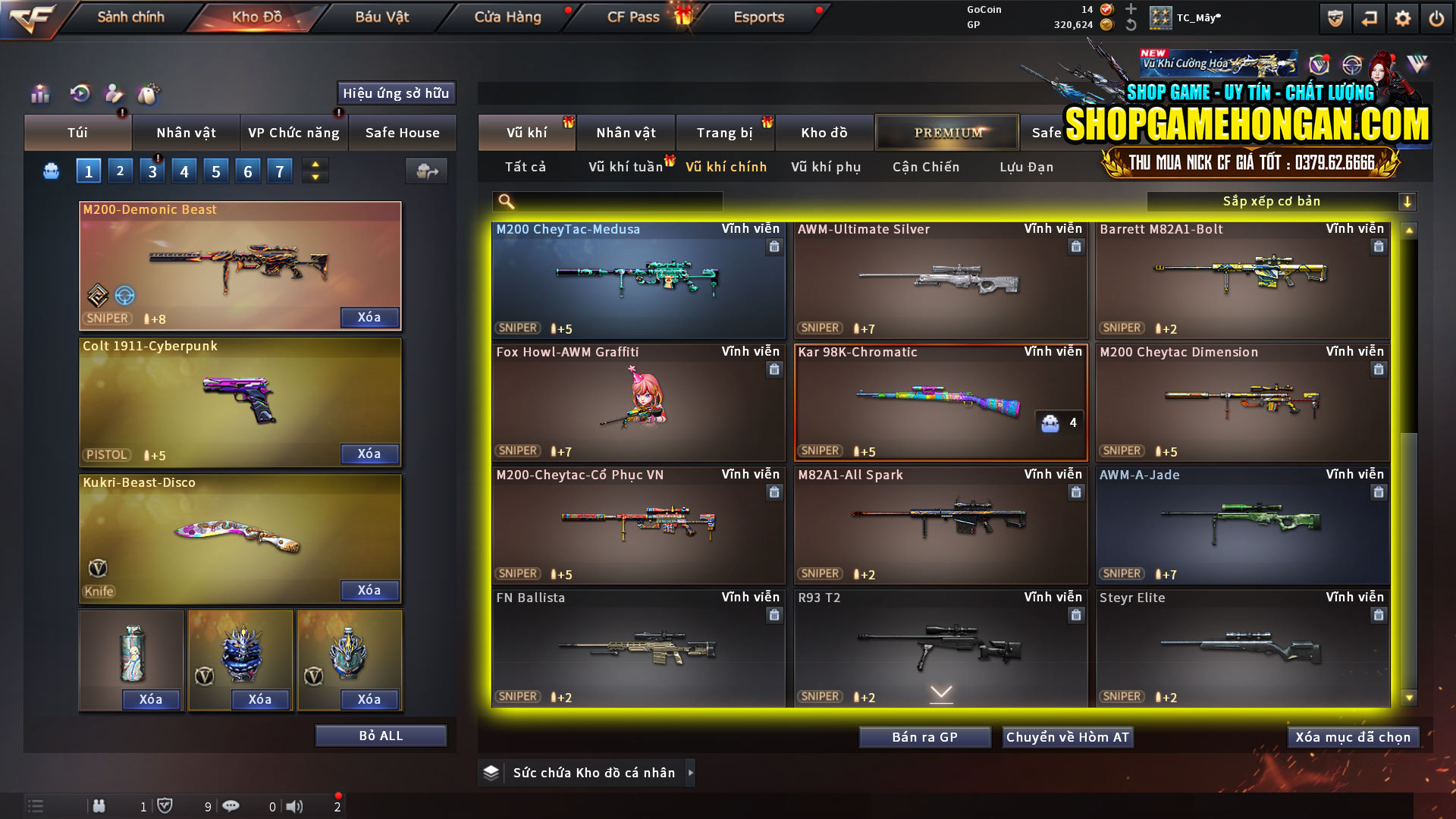Click the Bỏ ALL button
This screenshot has width=1456, height=819.
pyautogui.click(x=381, y=735)
